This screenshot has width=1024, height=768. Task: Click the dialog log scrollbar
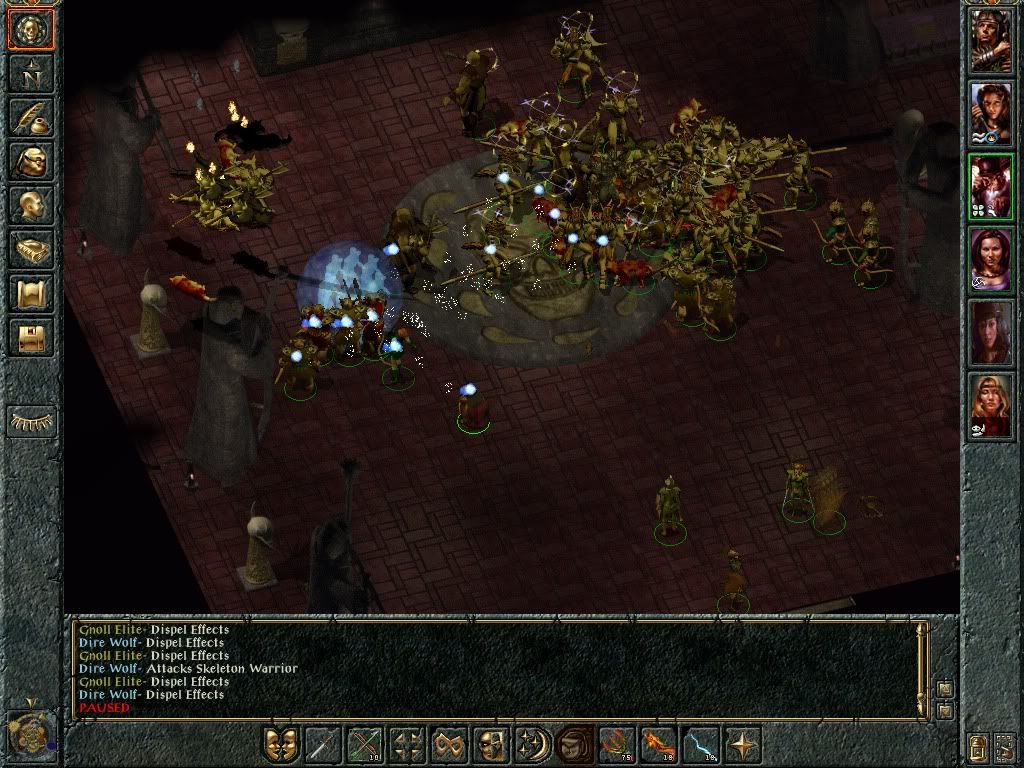pos(922,666)
